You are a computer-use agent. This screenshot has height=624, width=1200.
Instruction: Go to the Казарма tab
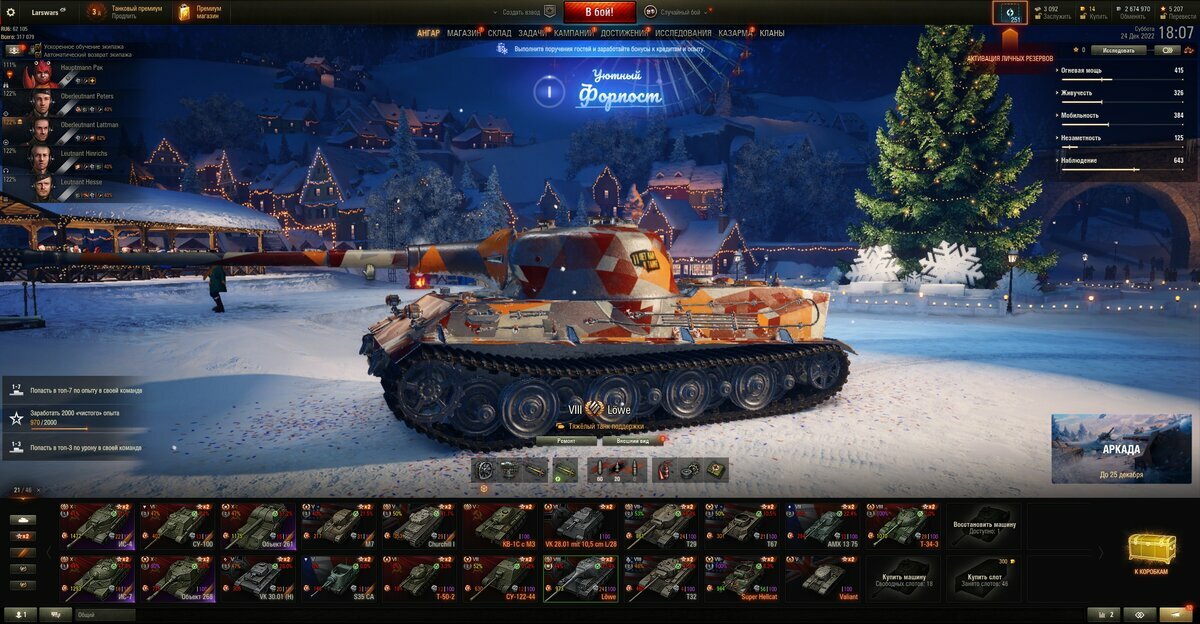735,33
